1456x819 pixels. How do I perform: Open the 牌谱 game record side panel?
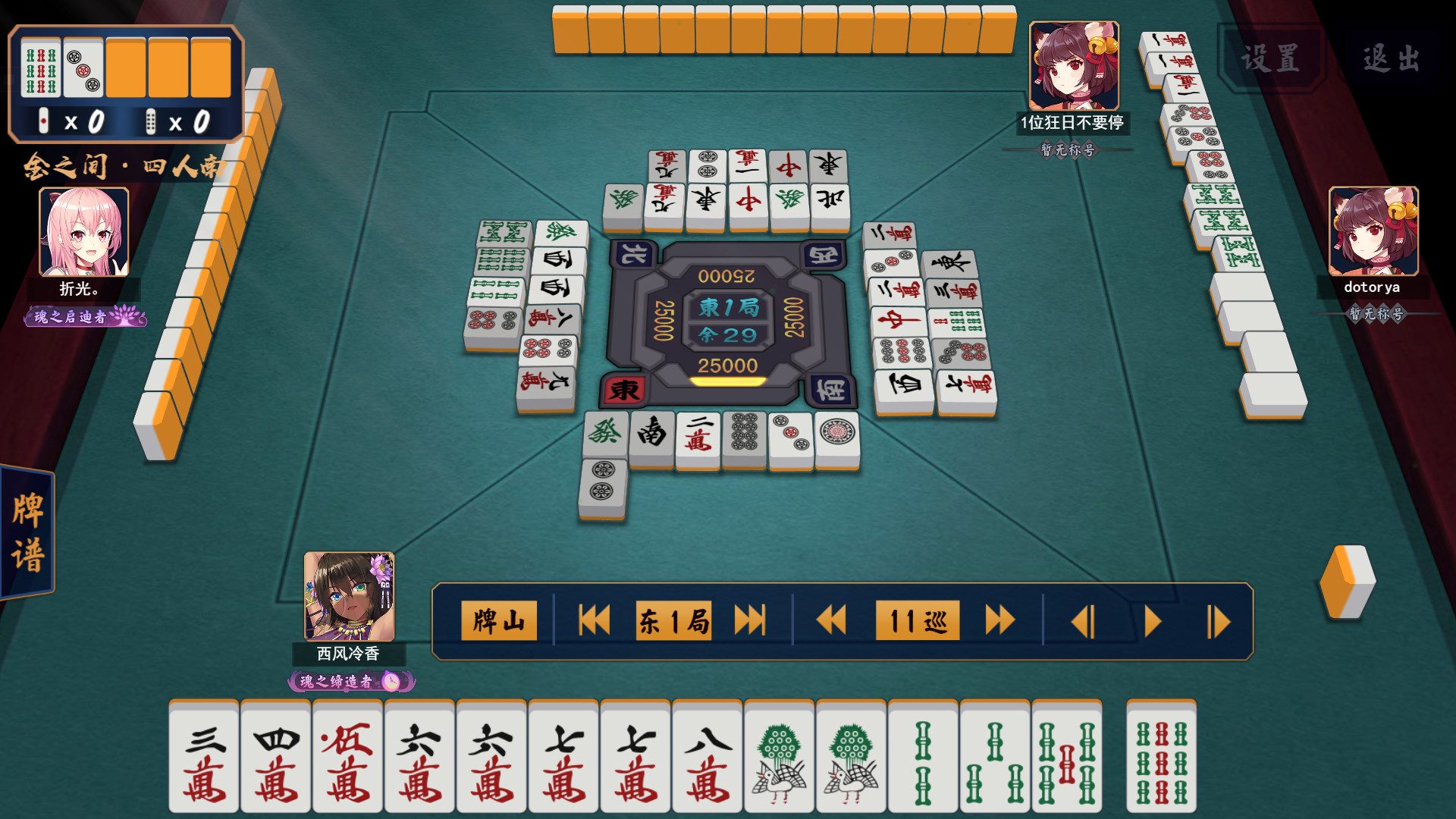pos(28,531)
